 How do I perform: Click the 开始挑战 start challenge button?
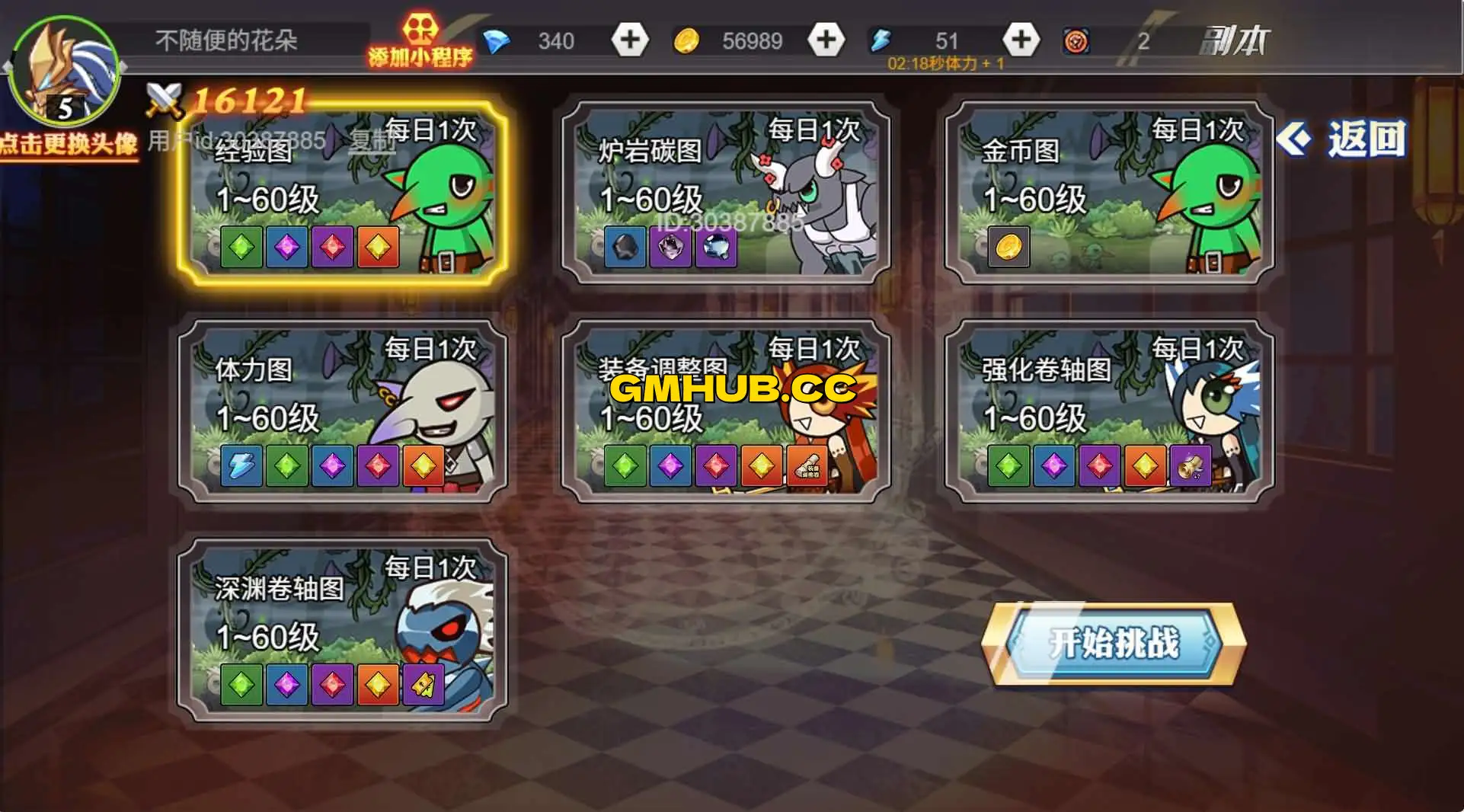coord(1113,644)
